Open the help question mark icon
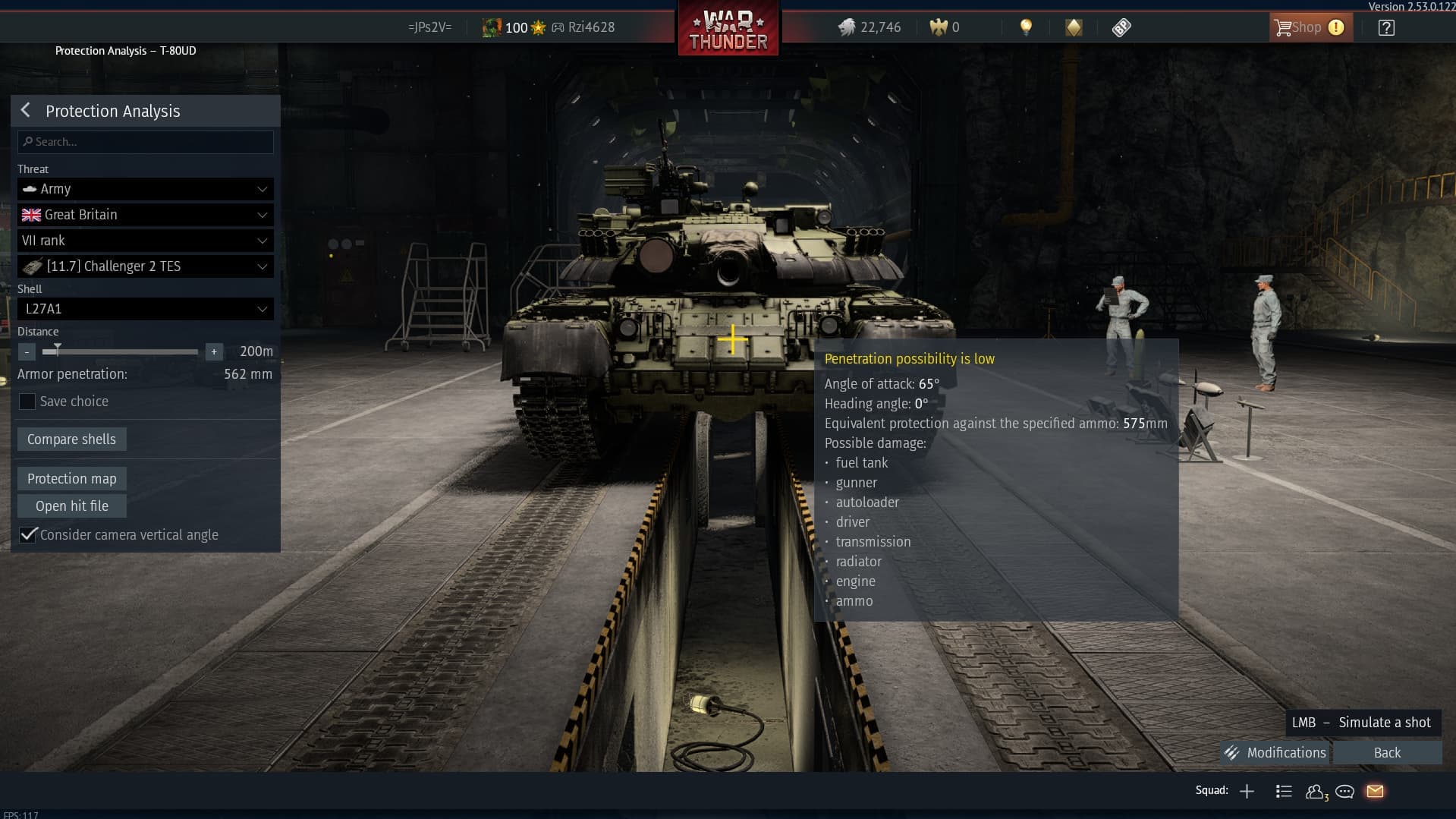1456x819 pixels. 1386,28
